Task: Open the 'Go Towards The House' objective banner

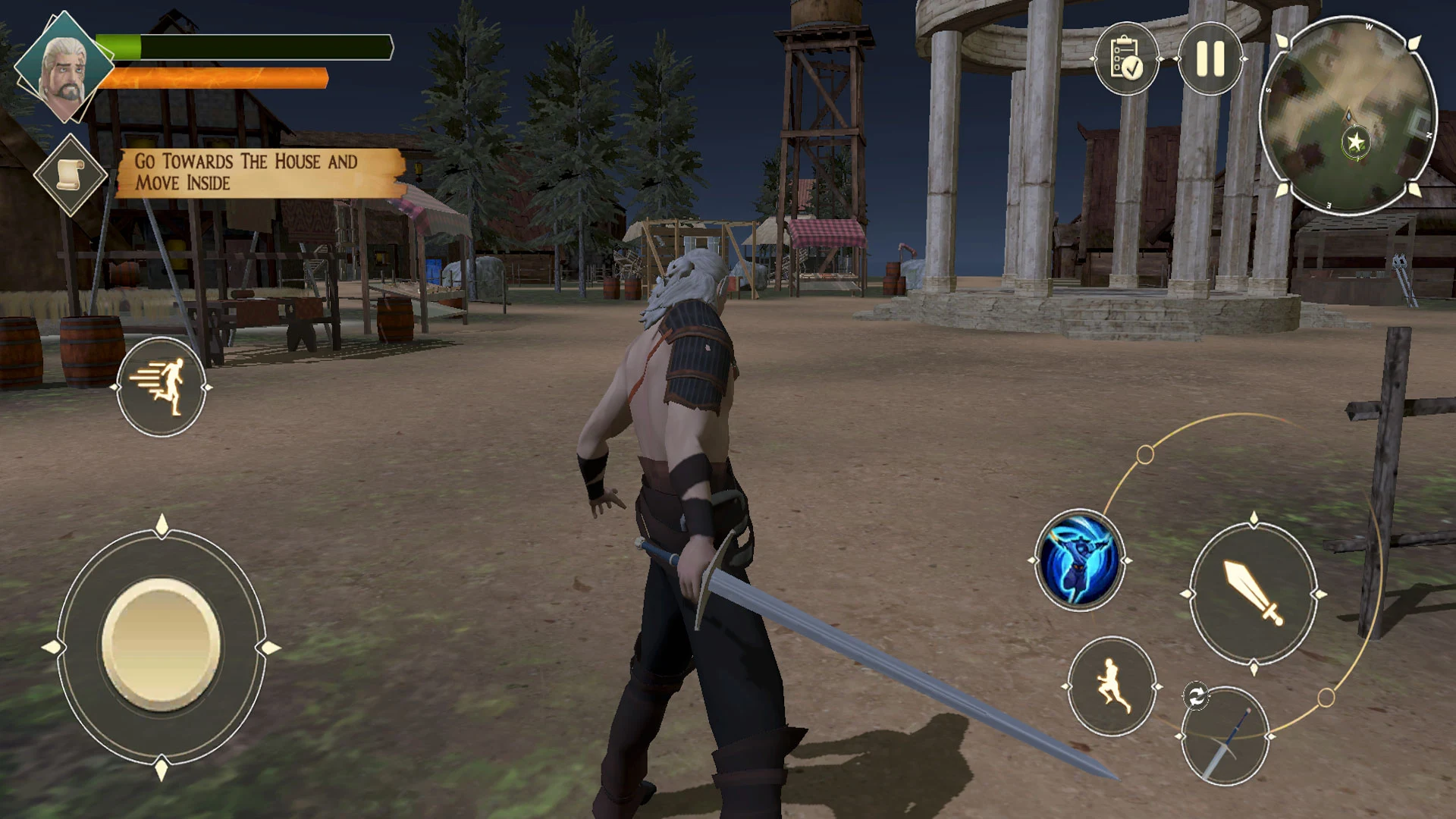Action: click(x=258, y=173)
